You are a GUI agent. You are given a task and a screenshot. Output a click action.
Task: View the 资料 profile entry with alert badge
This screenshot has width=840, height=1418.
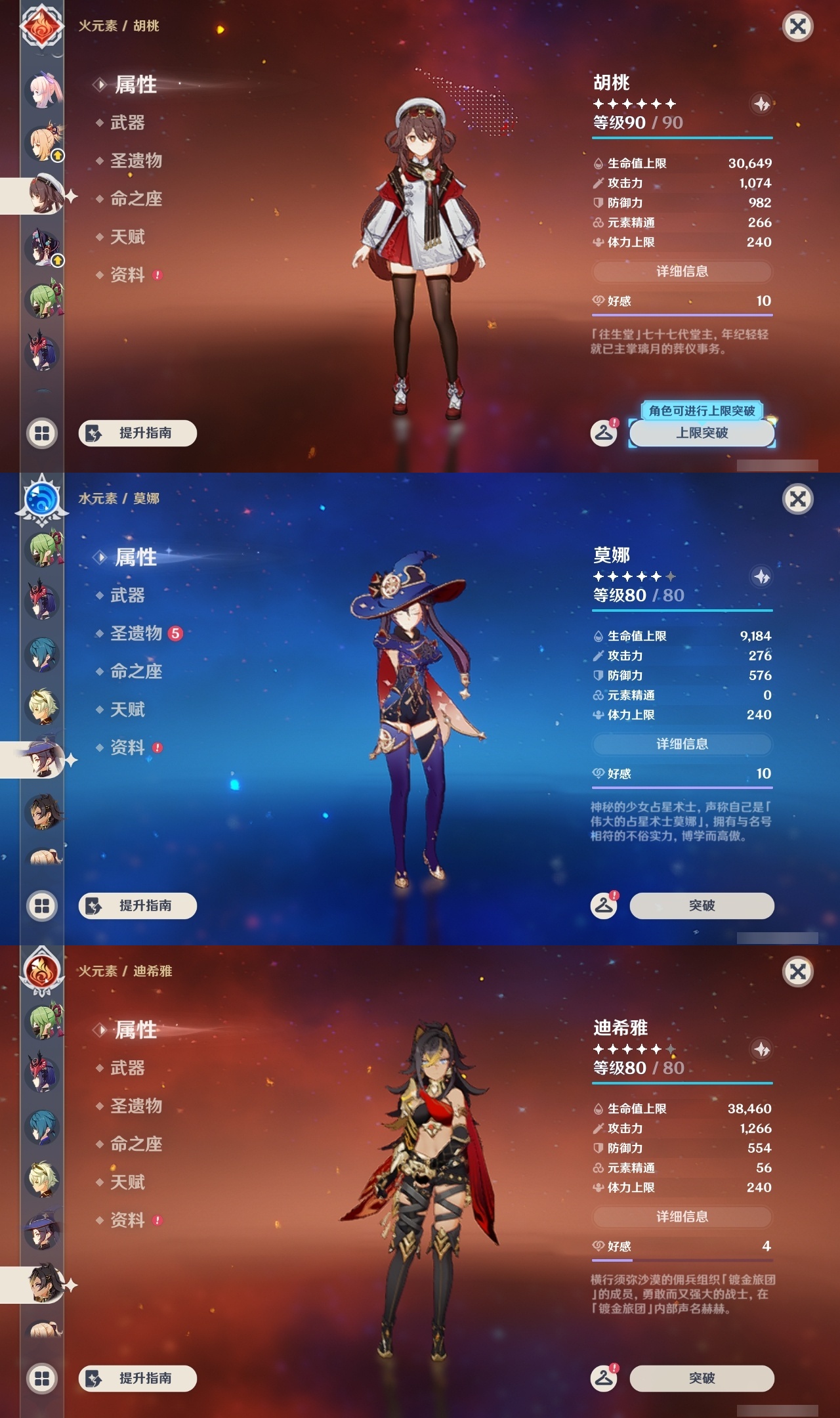(128, 275)
